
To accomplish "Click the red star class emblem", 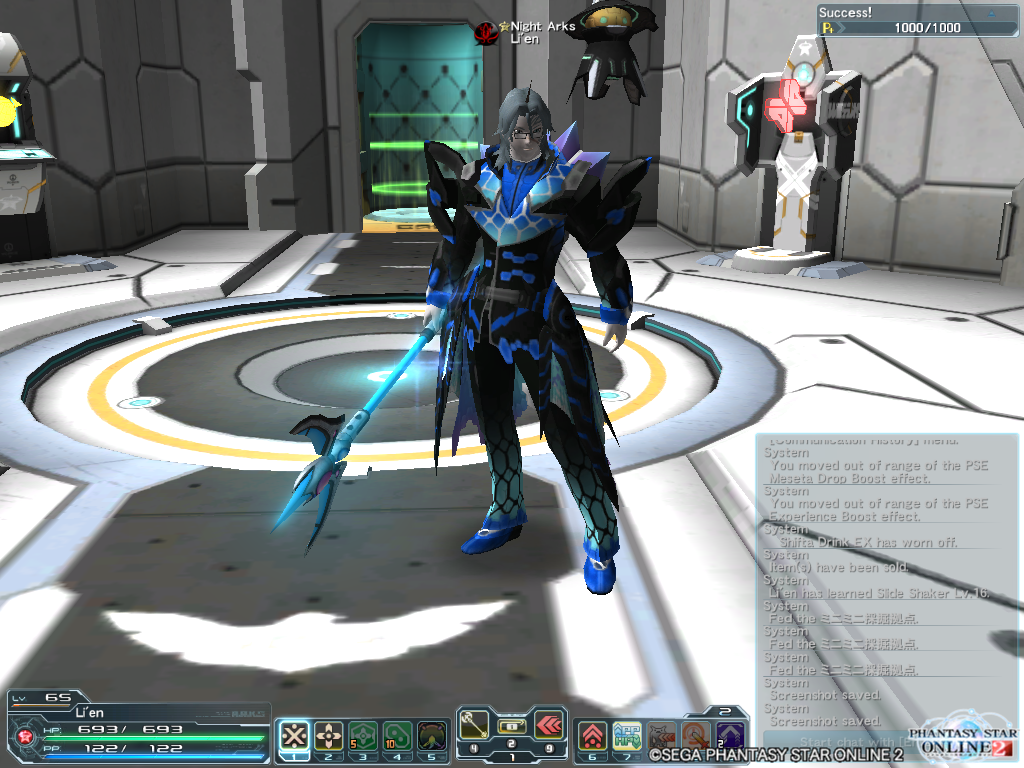I will point(23,737).
